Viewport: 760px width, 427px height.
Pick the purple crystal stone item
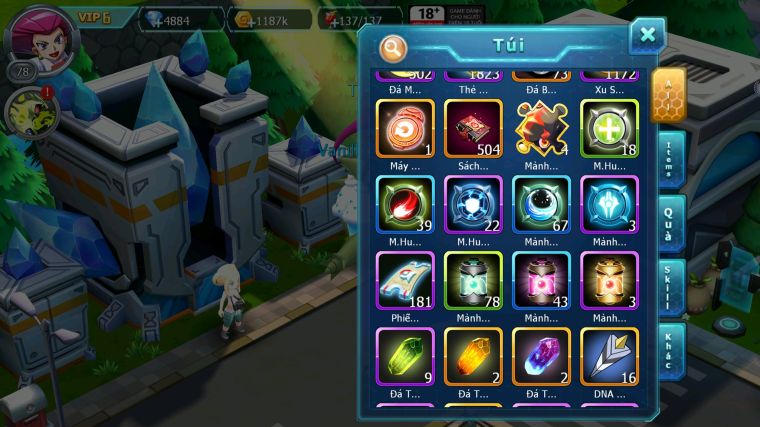point(541,357)
